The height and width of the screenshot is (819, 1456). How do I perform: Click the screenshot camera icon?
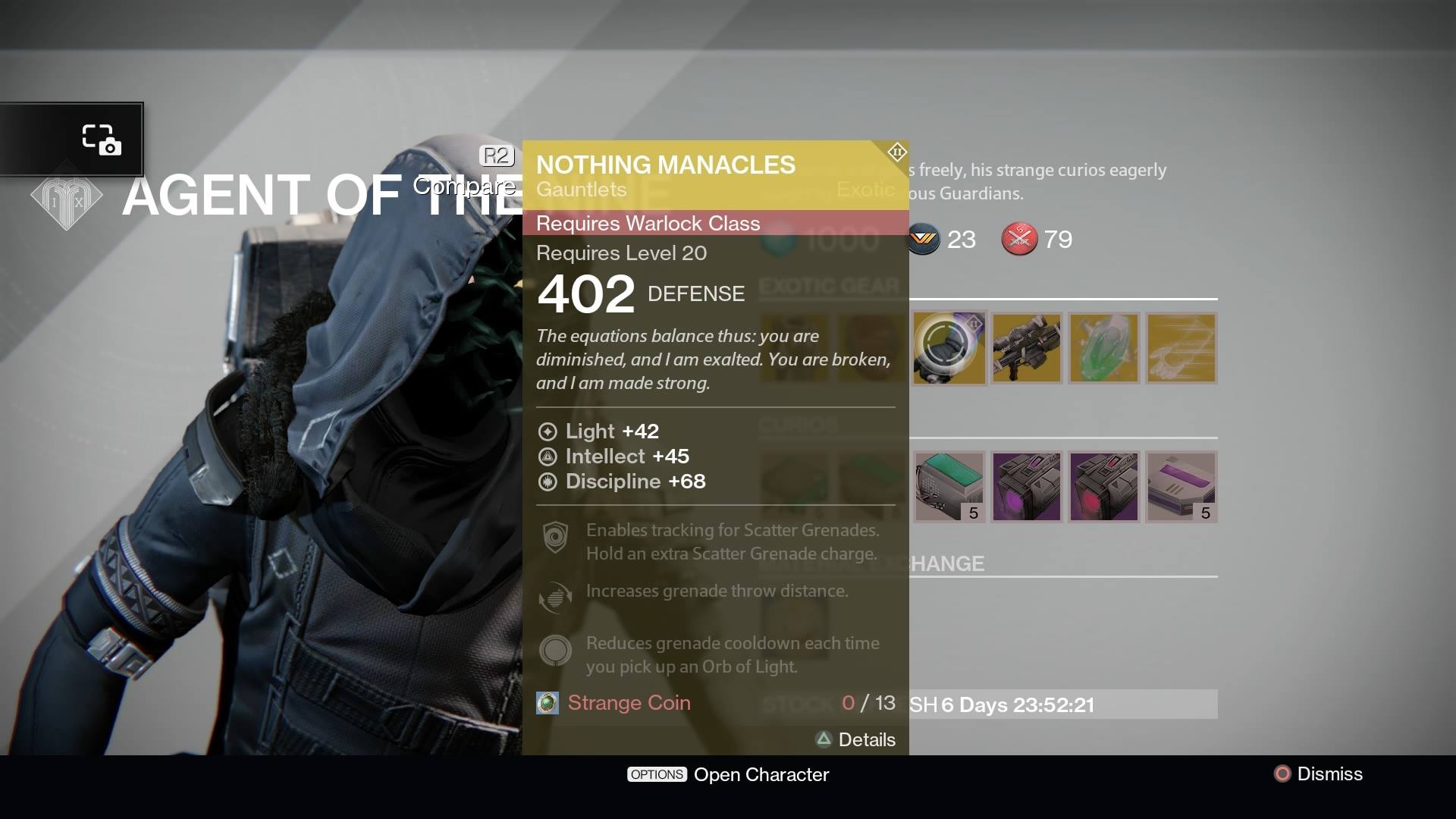tap(104, 140)
